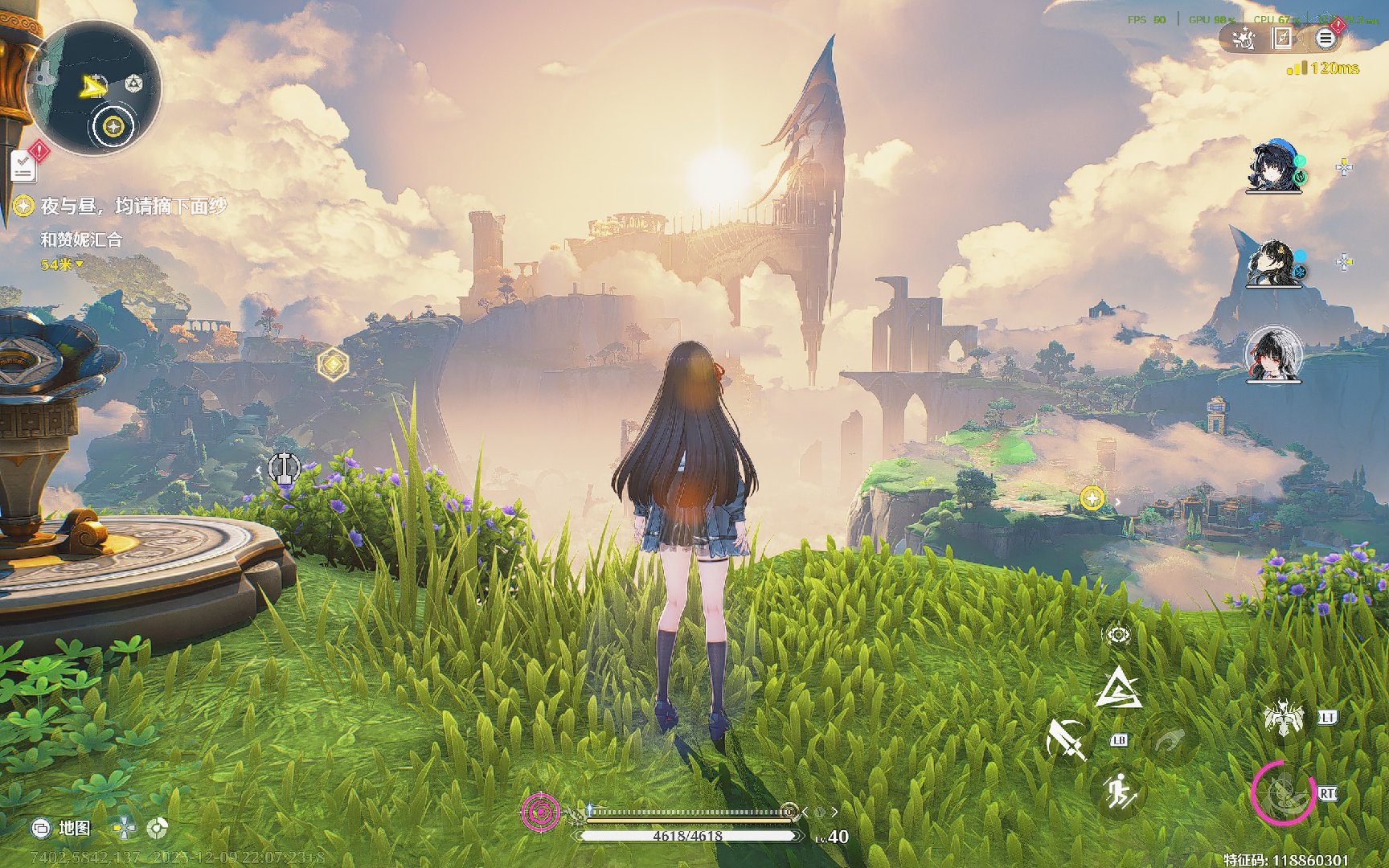Image resolution: width=1389 pixels, height=868 pixels.
Task: Use the triangle resonance skill icon
Action: coord(1120,689)
